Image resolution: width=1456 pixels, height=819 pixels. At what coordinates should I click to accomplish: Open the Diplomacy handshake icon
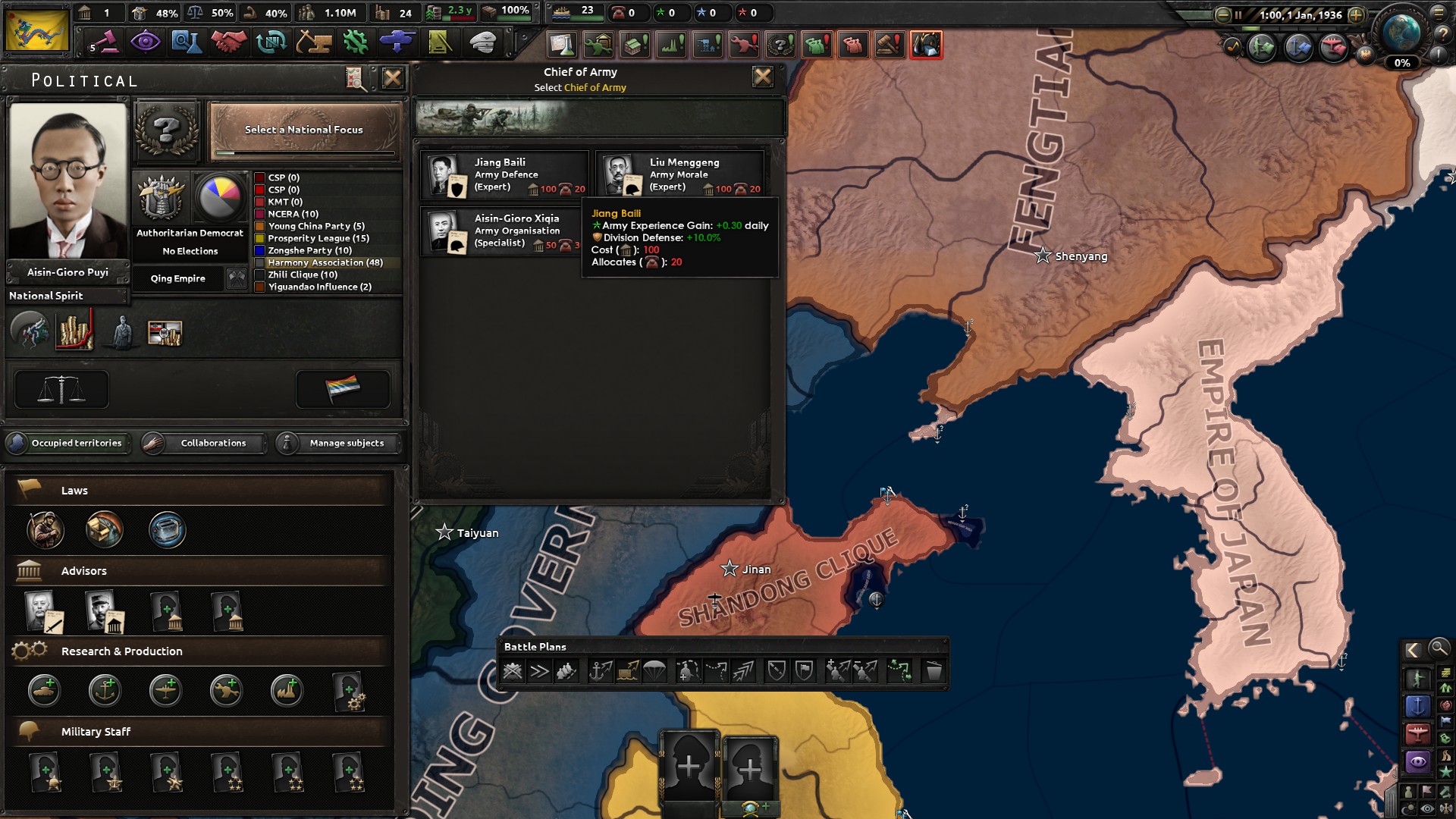228,43
